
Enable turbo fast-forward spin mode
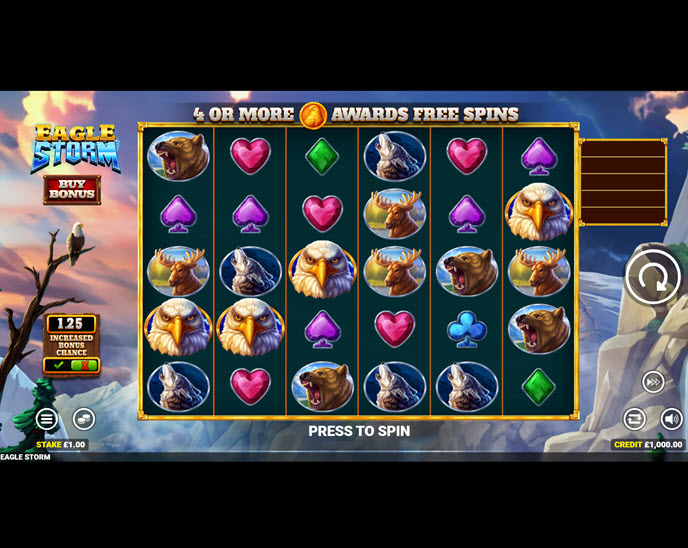(x=653, y=381)
